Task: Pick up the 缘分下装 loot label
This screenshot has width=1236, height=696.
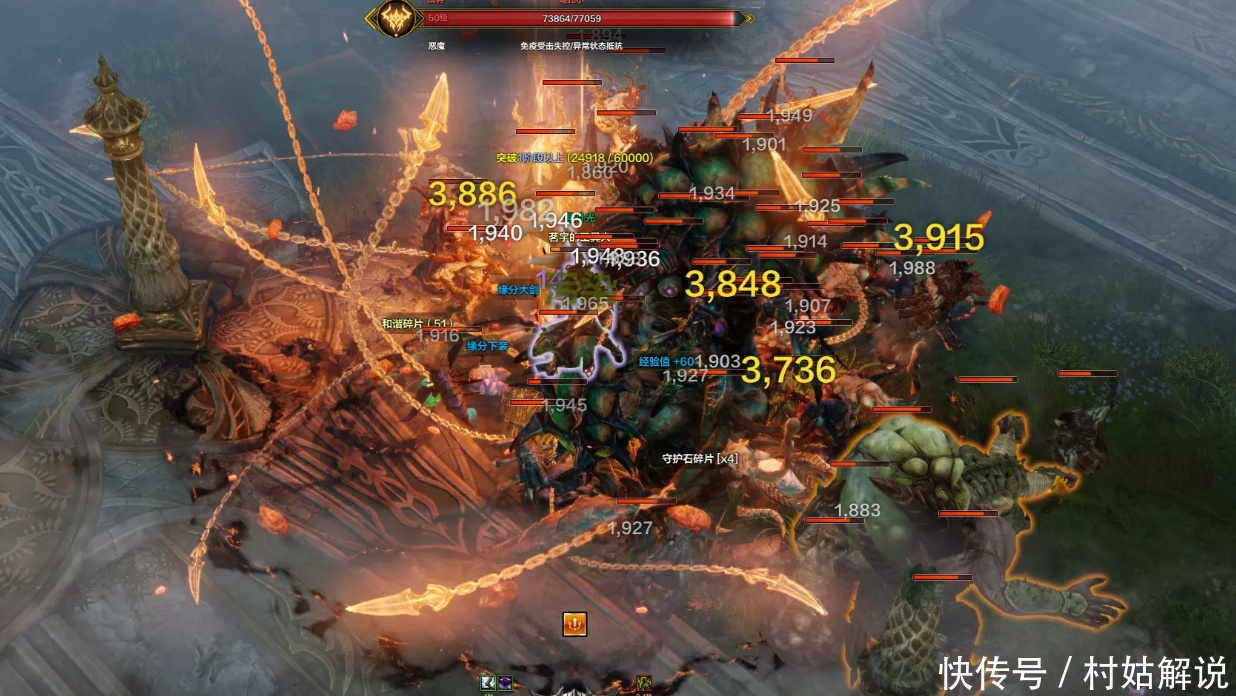Action: [x=487, y=346]
